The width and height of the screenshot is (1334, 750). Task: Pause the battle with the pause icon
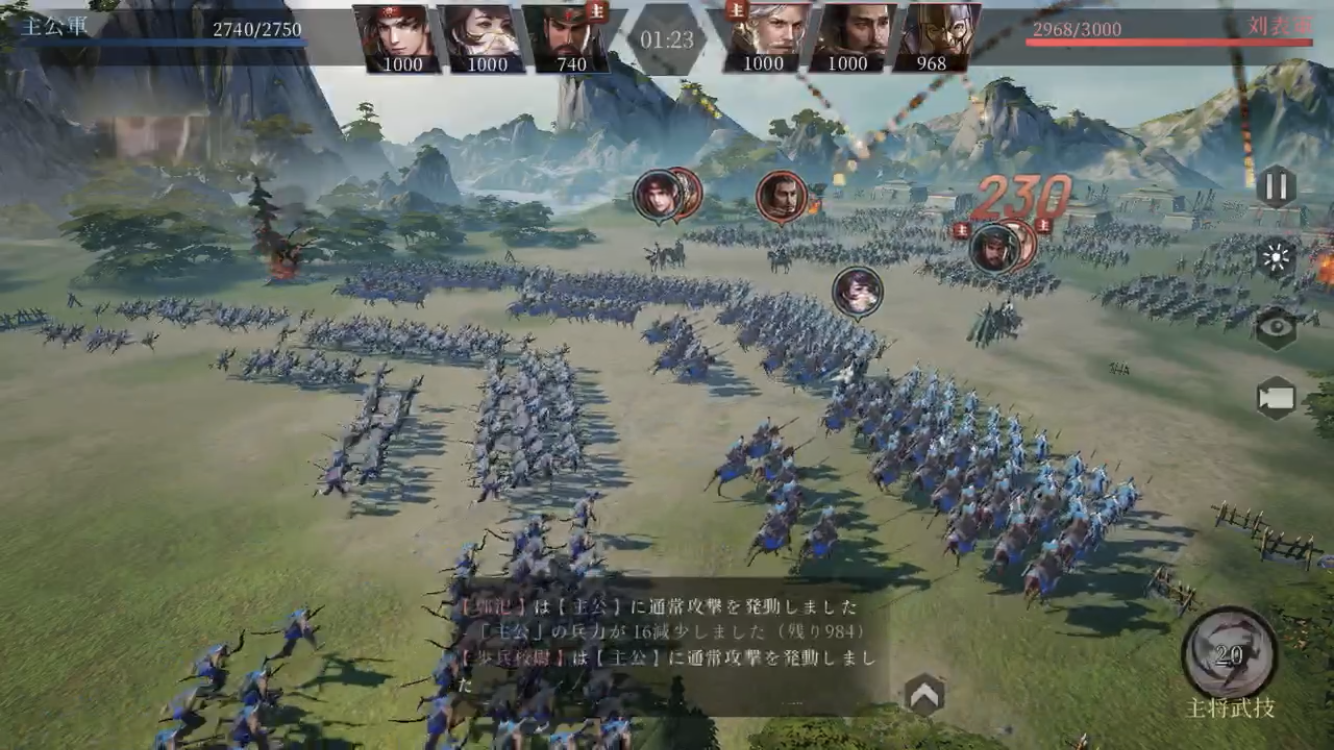click(1276, 185)
